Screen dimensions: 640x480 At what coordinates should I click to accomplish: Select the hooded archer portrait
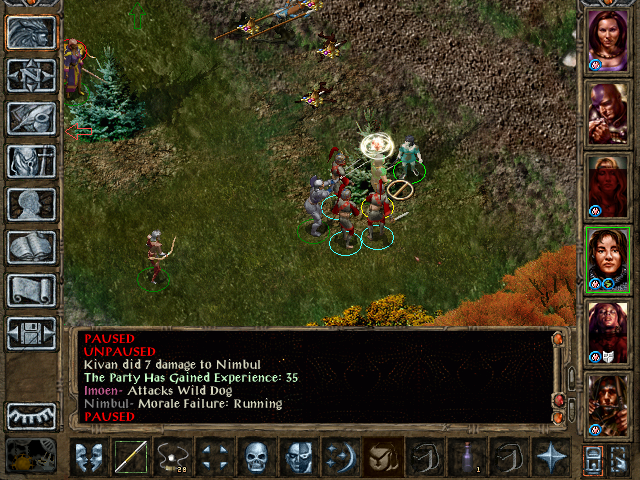608,403
